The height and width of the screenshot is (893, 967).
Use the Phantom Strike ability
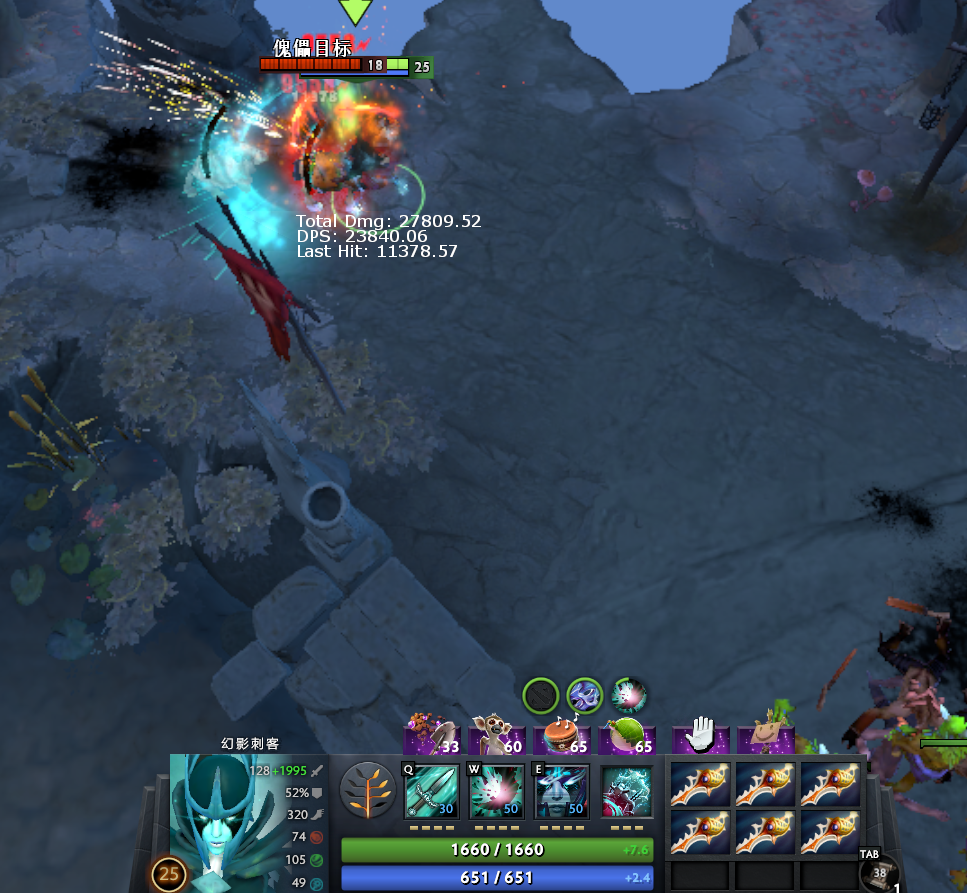[497, 792]
